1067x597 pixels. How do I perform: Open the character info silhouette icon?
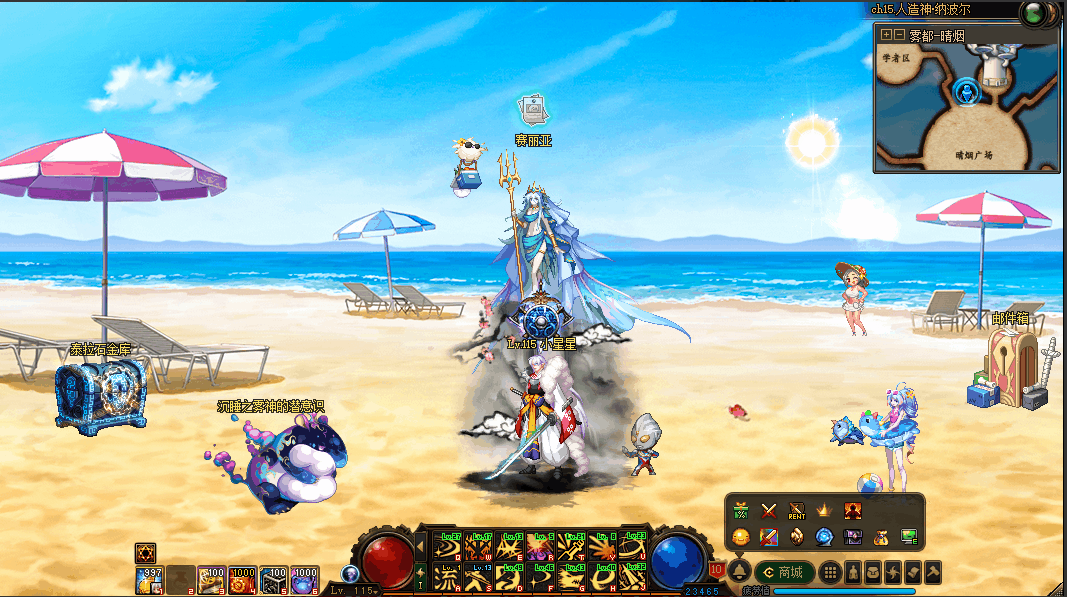[853, 572]
